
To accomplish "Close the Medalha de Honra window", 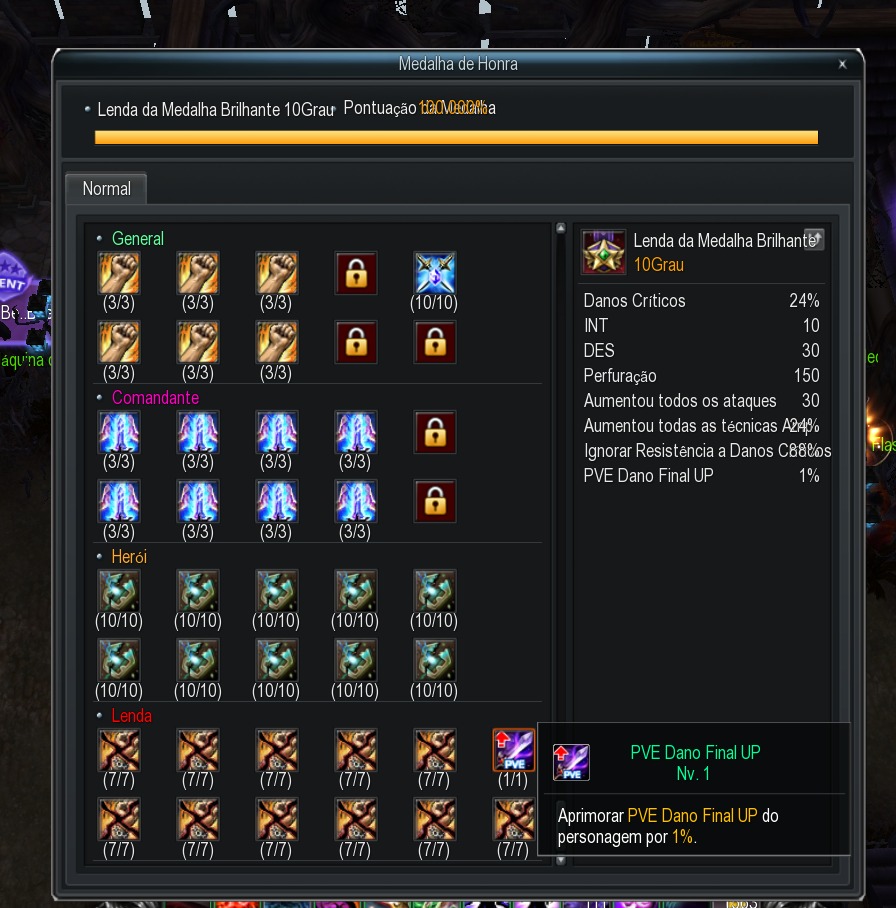I will click(842, 64).
